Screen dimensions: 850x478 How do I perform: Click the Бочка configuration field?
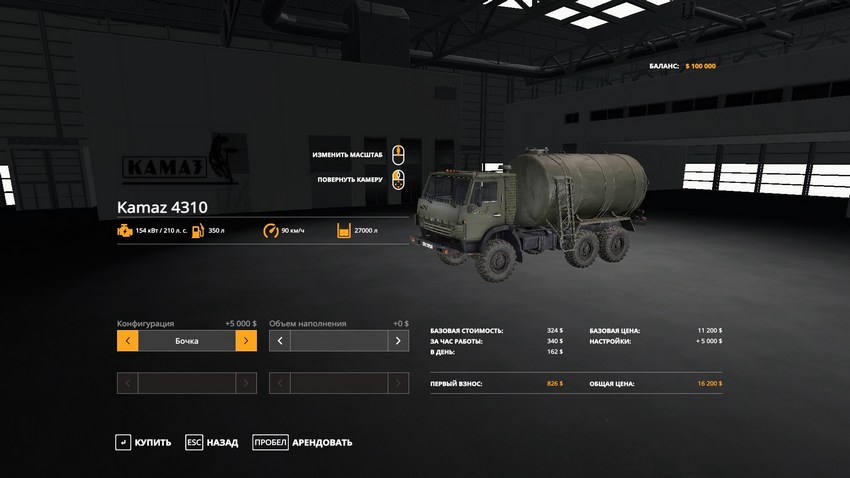187,341
